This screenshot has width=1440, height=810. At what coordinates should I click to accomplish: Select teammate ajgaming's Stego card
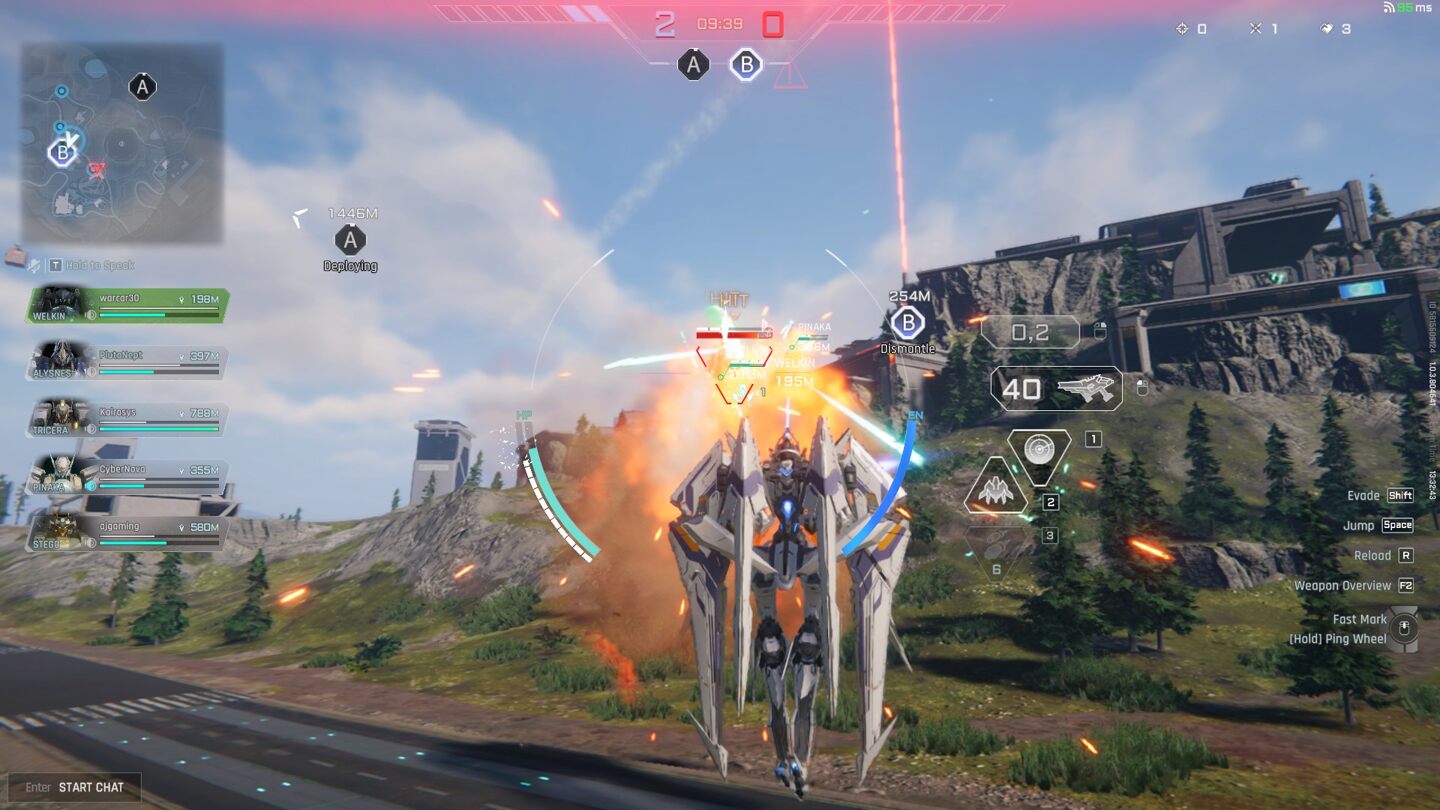coord(128,533)
